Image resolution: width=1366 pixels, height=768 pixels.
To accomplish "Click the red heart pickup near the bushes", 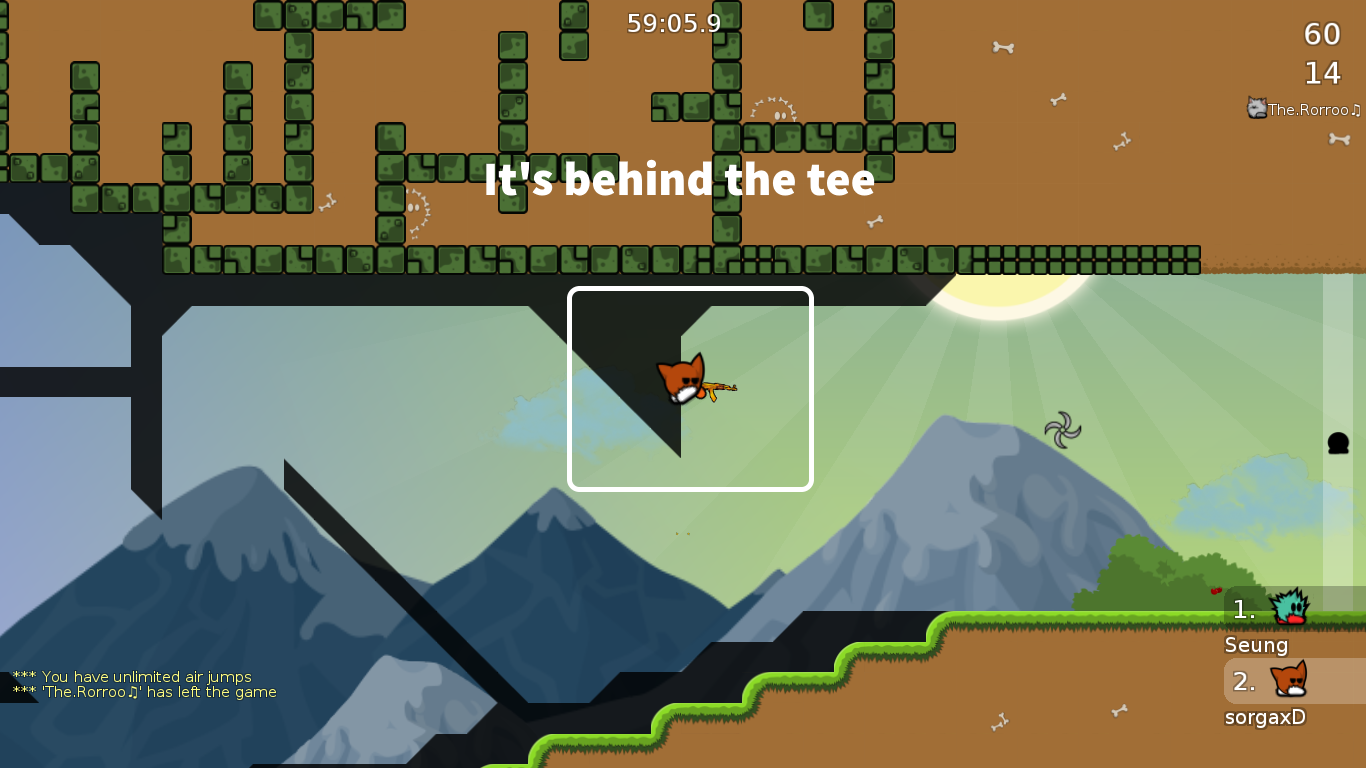I will click(x=1216, y=591).
